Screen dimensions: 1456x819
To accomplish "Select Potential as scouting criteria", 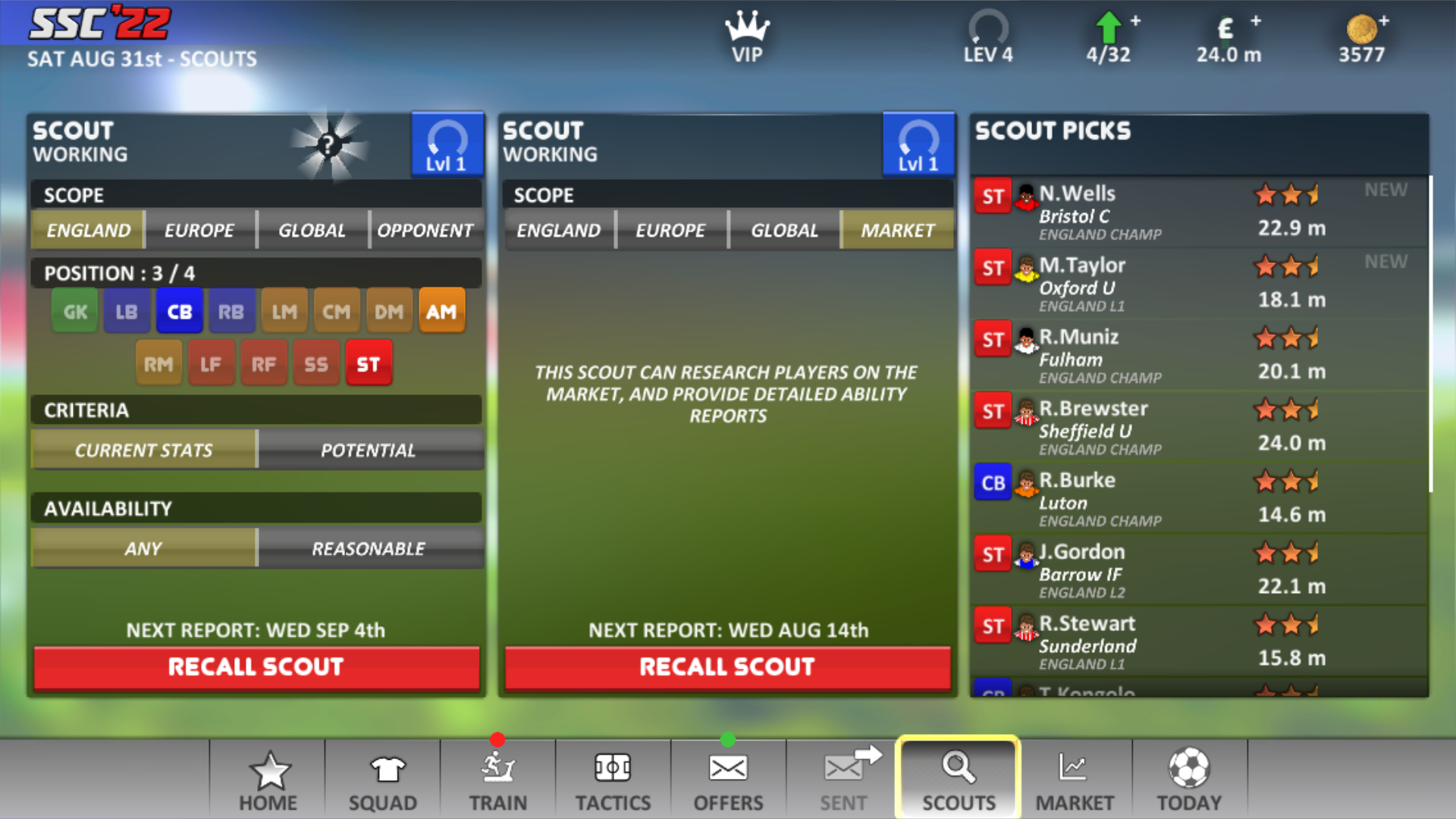I will pyautogui.click(x=369, y=450).
